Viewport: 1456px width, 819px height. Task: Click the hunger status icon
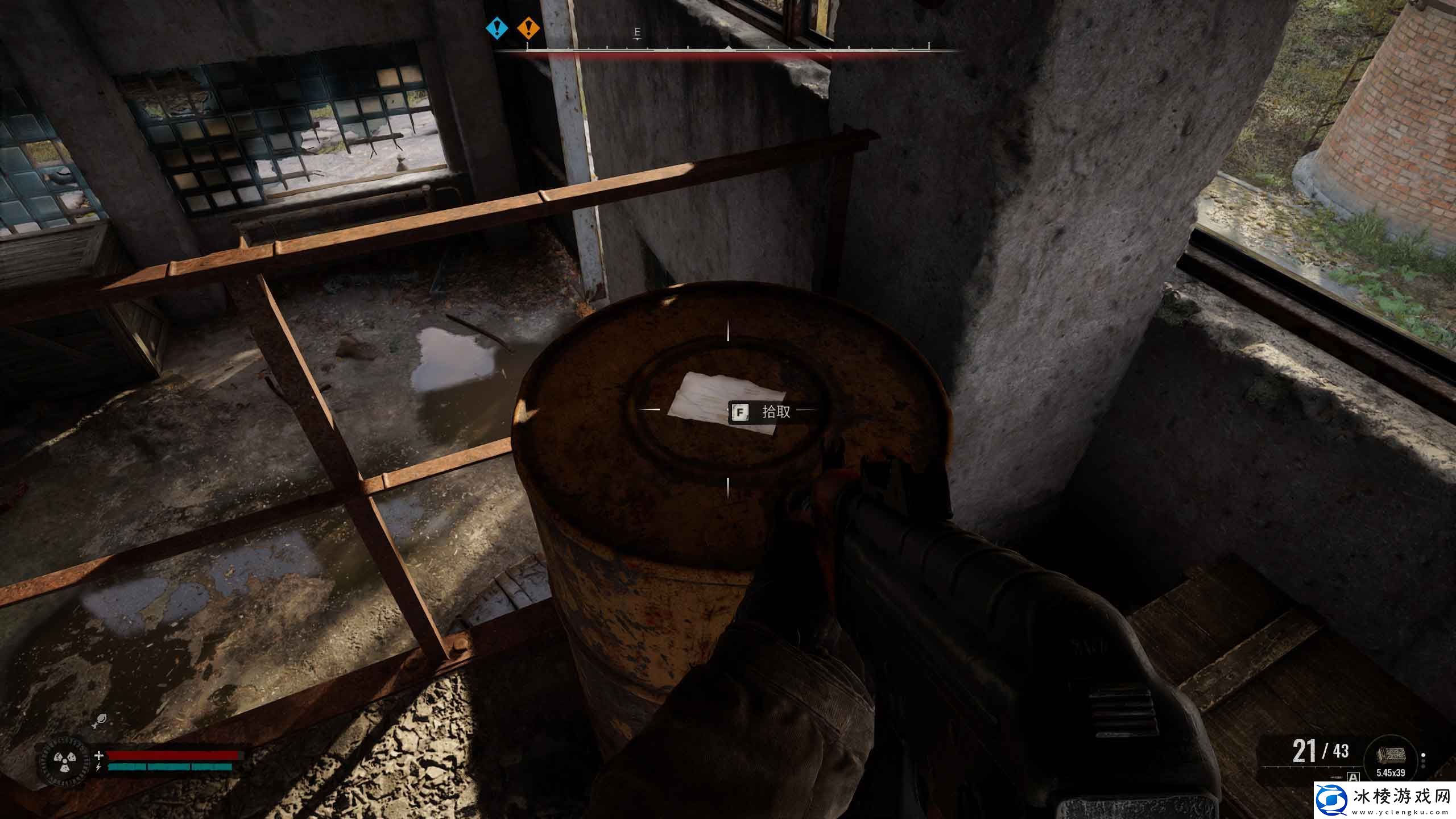point(99,721)
